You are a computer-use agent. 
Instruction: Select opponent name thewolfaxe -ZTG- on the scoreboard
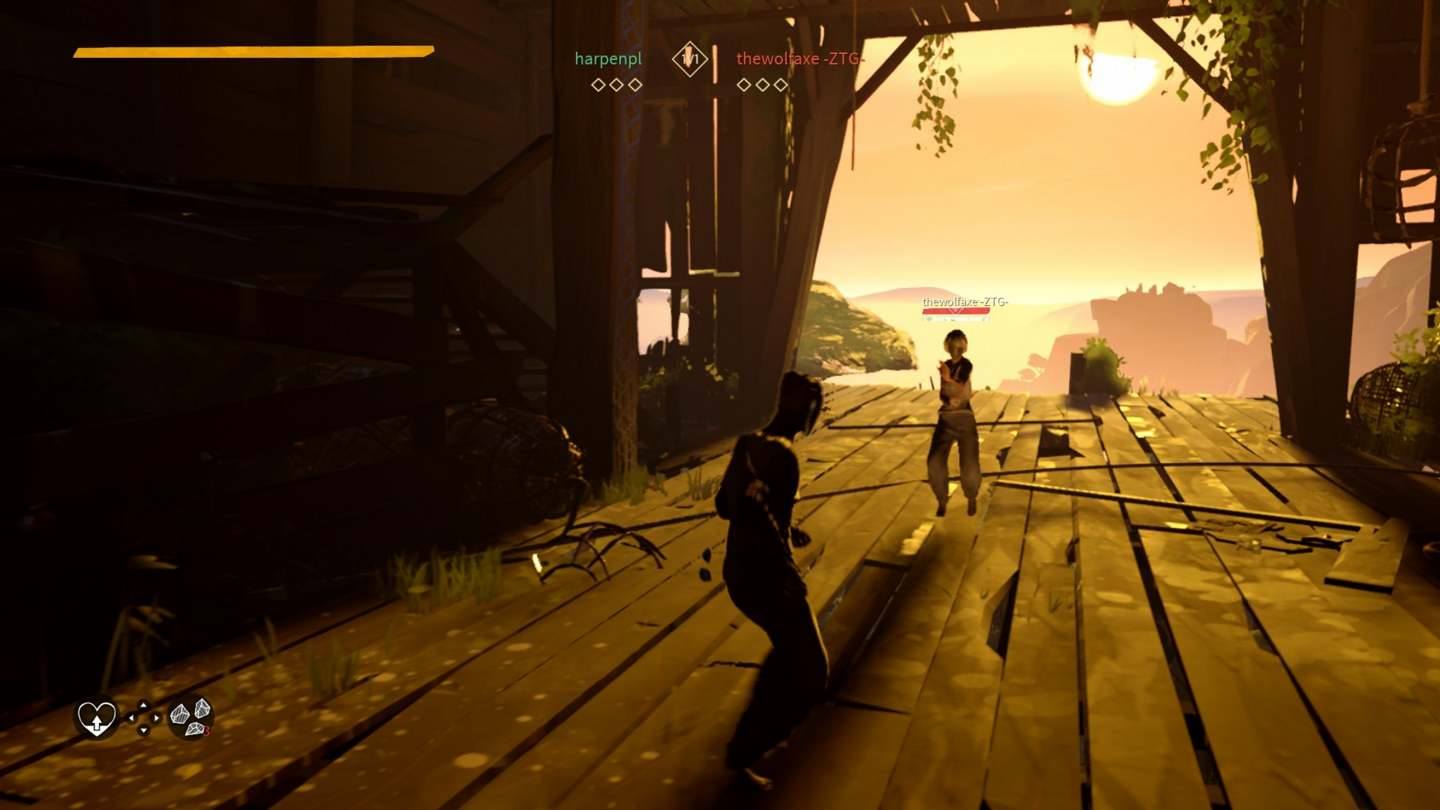click(800, 59)
